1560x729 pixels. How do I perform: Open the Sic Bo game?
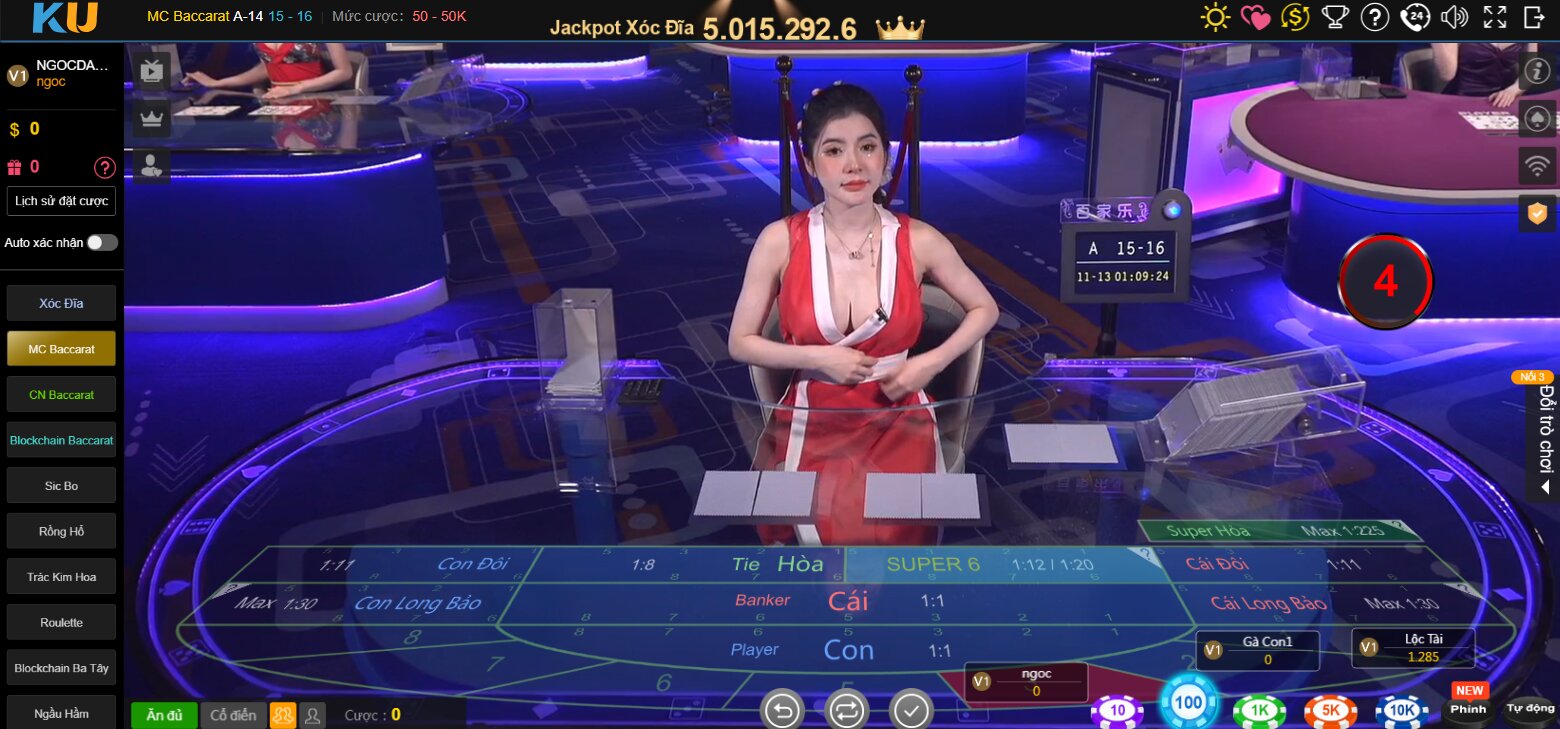click(61, 486)
